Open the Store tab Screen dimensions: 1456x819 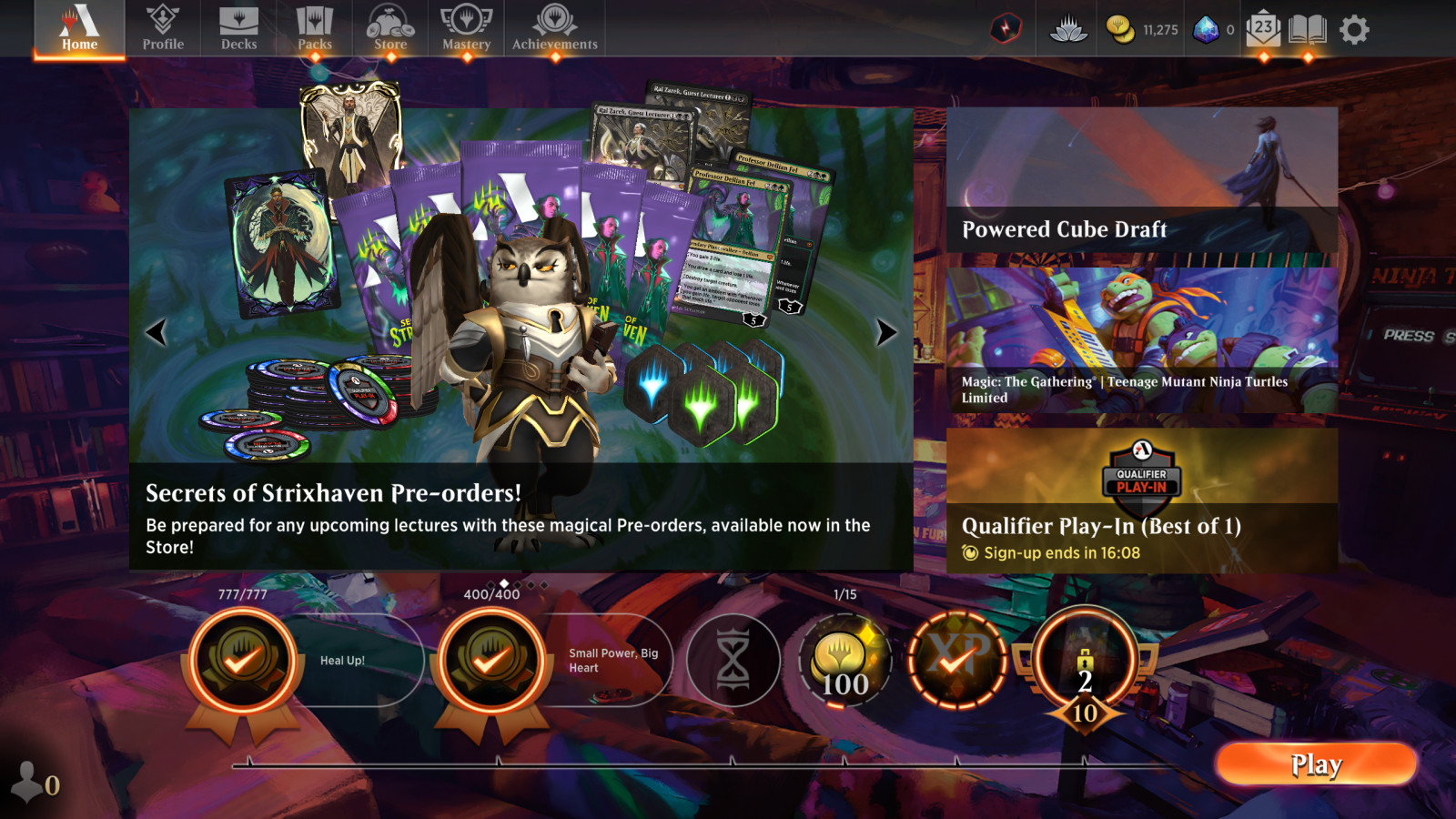pyautogui.click(x=390, y=28)
